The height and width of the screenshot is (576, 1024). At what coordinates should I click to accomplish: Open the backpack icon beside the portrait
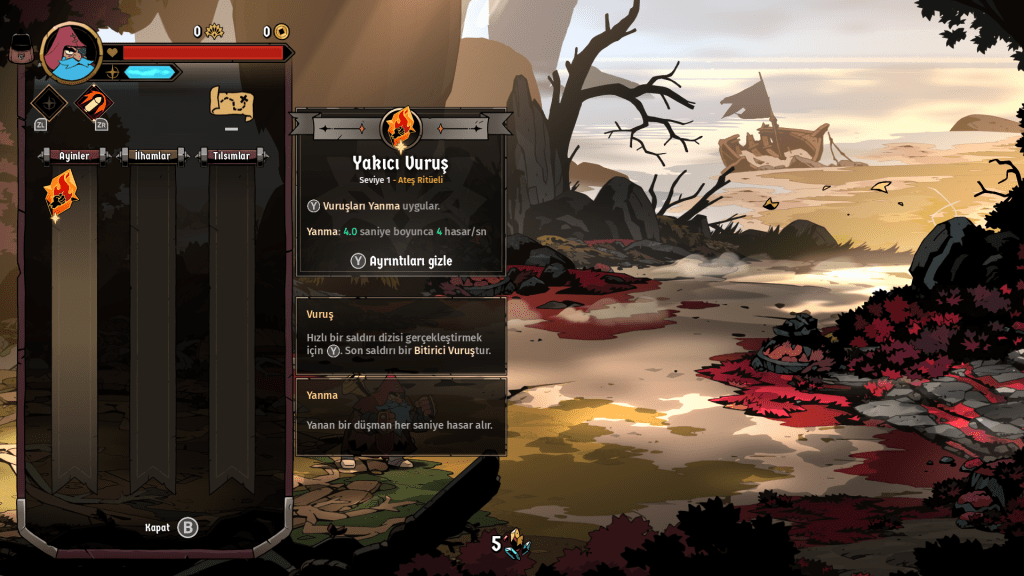[x=22, y=49]
